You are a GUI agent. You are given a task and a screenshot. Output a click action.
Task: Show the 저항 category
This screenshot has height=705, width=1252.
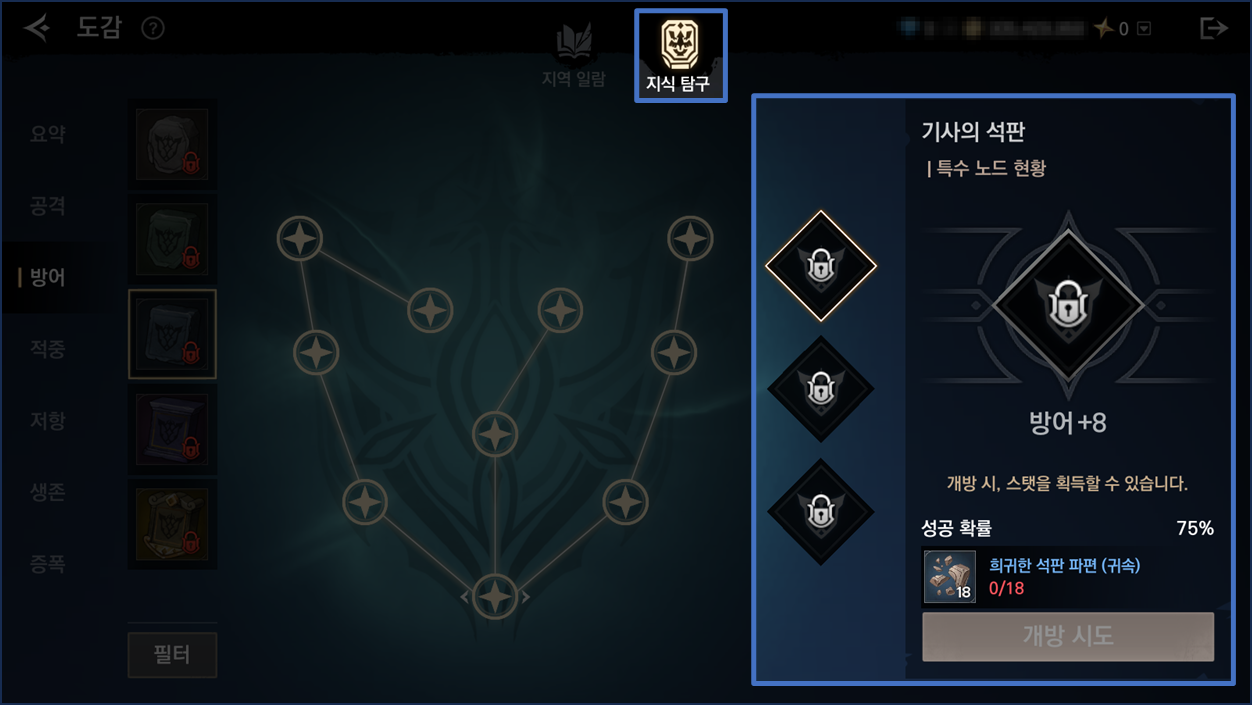pos(48,421)
